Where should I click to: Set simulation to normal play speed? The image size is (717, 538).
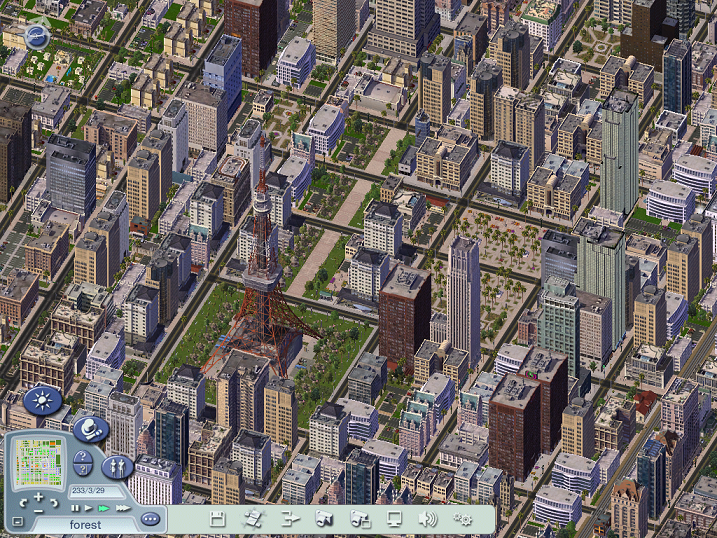(x=88, y=508)
